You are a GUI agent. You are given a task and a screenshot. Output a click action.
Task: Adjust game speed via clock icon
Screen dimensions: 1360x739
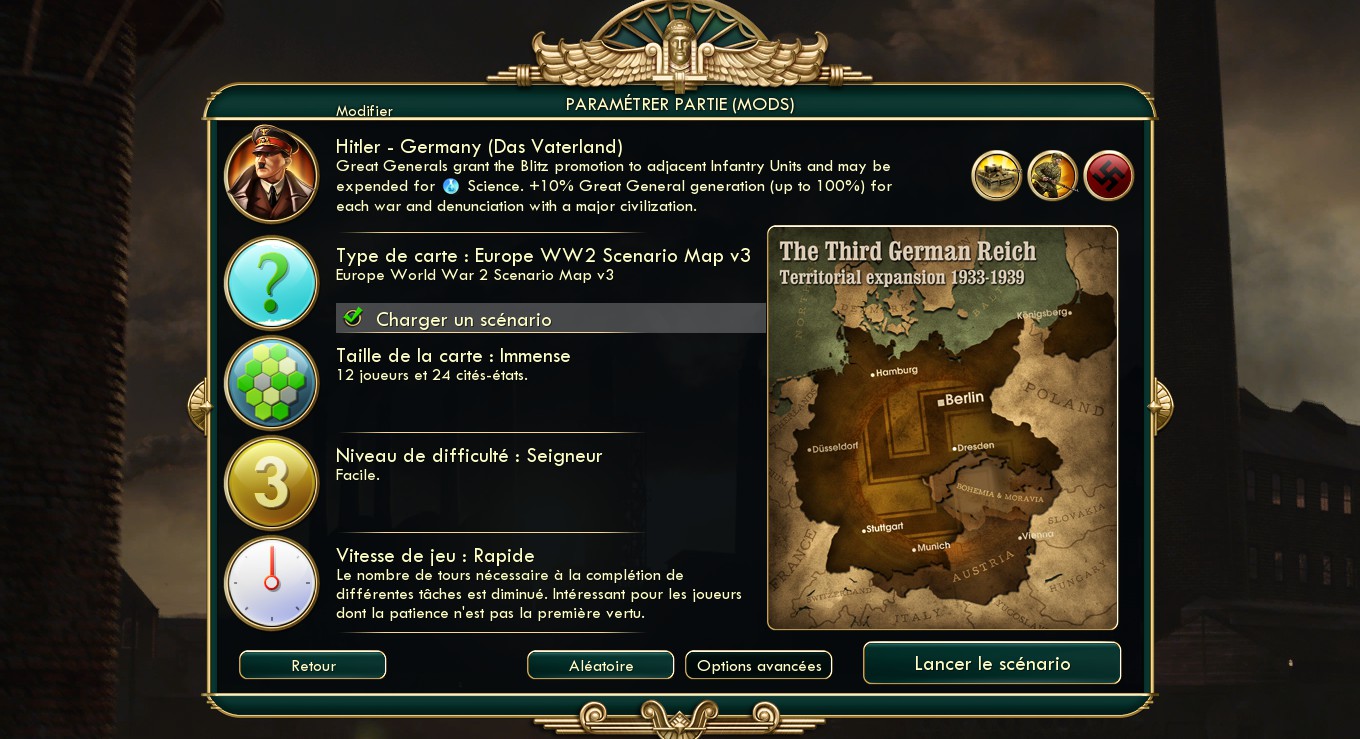click(271, 583)
